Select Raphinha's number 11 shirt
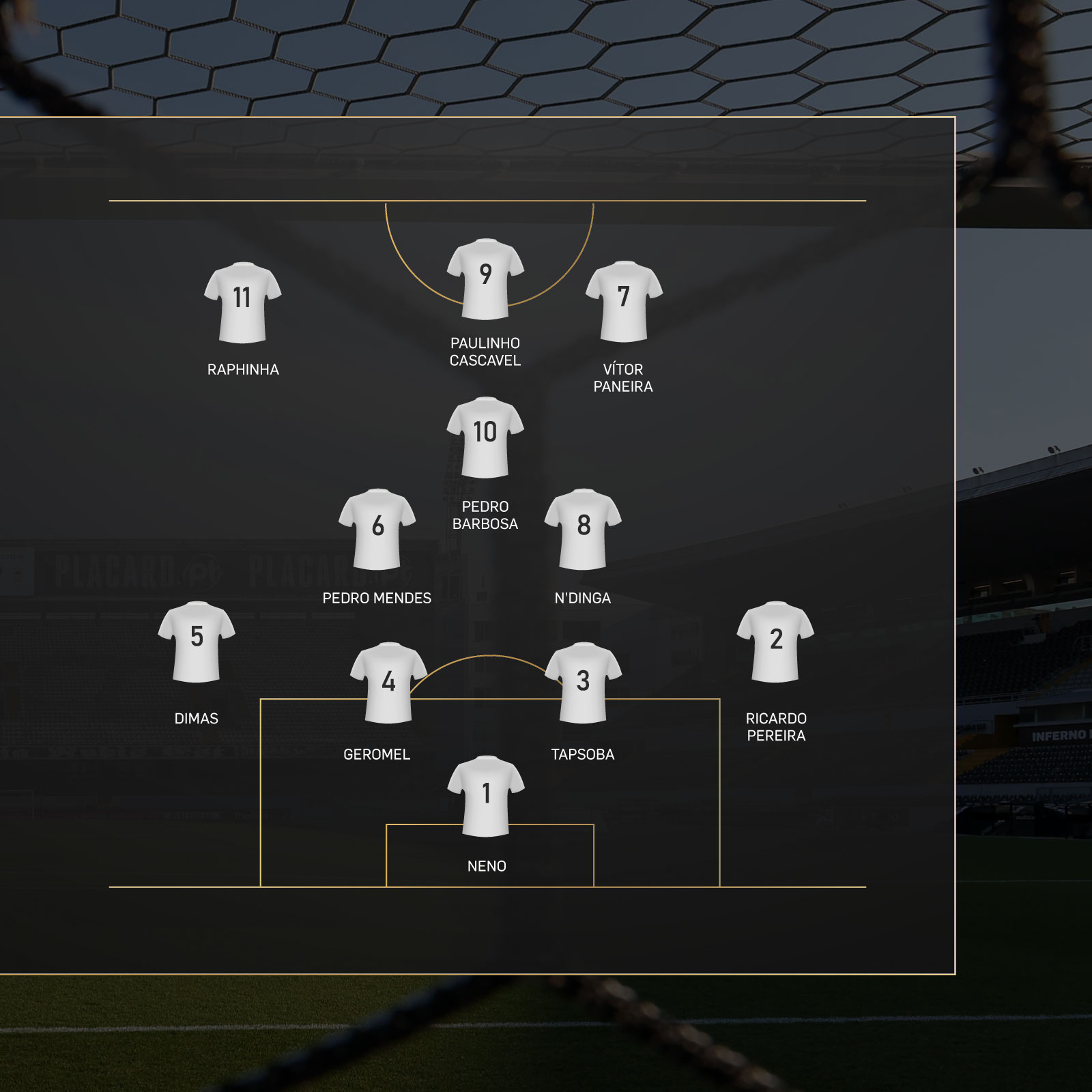Viewport: 1092px width, 1092px height. point(242,302)
